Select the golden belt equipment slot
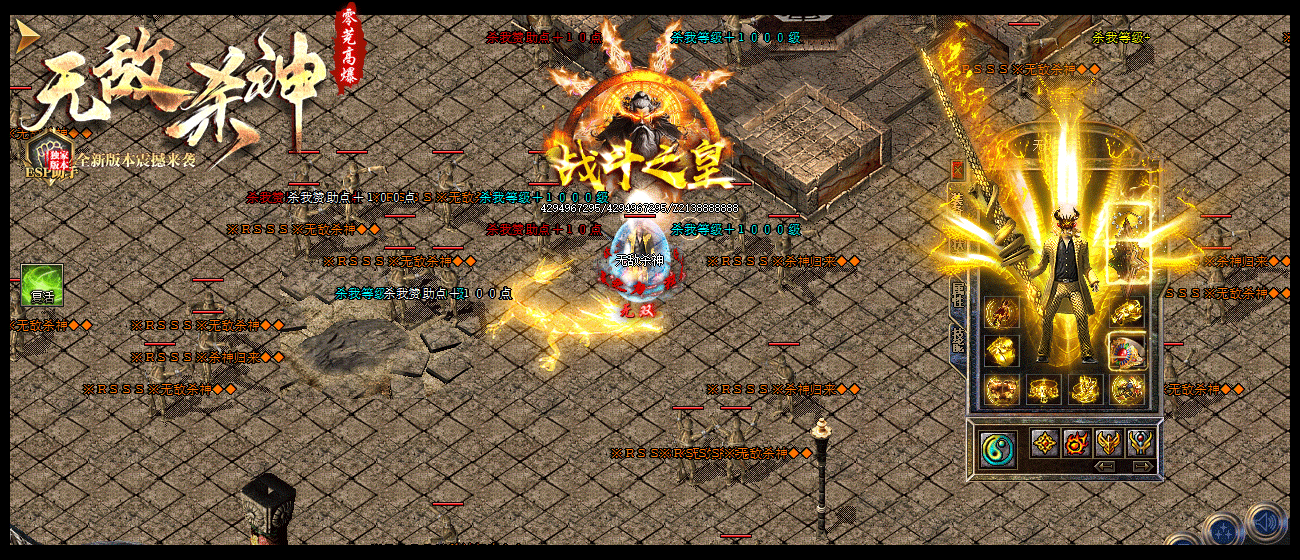The height and width of the screenshot is (560, 1300). pyautogui.click(x=1043, y=389)
